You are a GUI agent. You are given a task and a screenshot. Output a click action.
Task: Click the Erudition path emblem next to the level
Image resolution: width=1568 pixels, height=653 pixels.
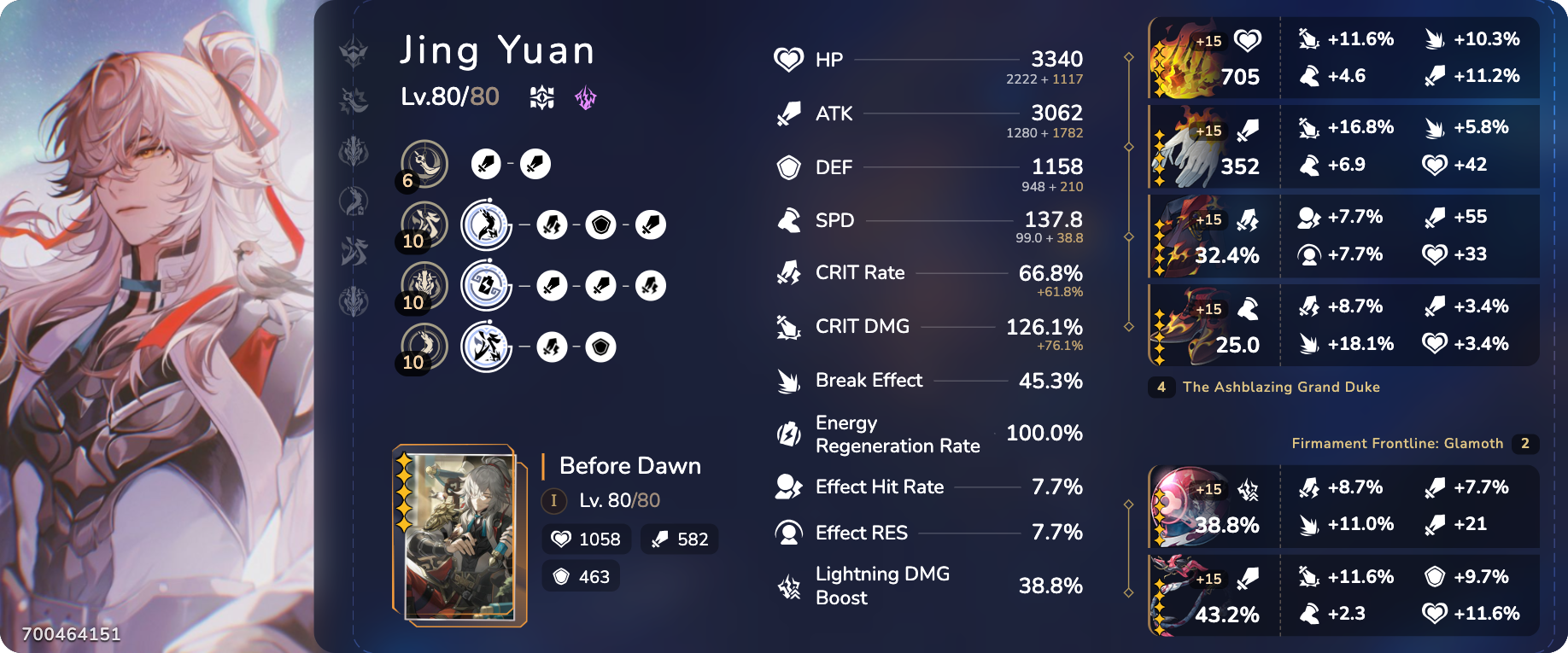(542, 97)
